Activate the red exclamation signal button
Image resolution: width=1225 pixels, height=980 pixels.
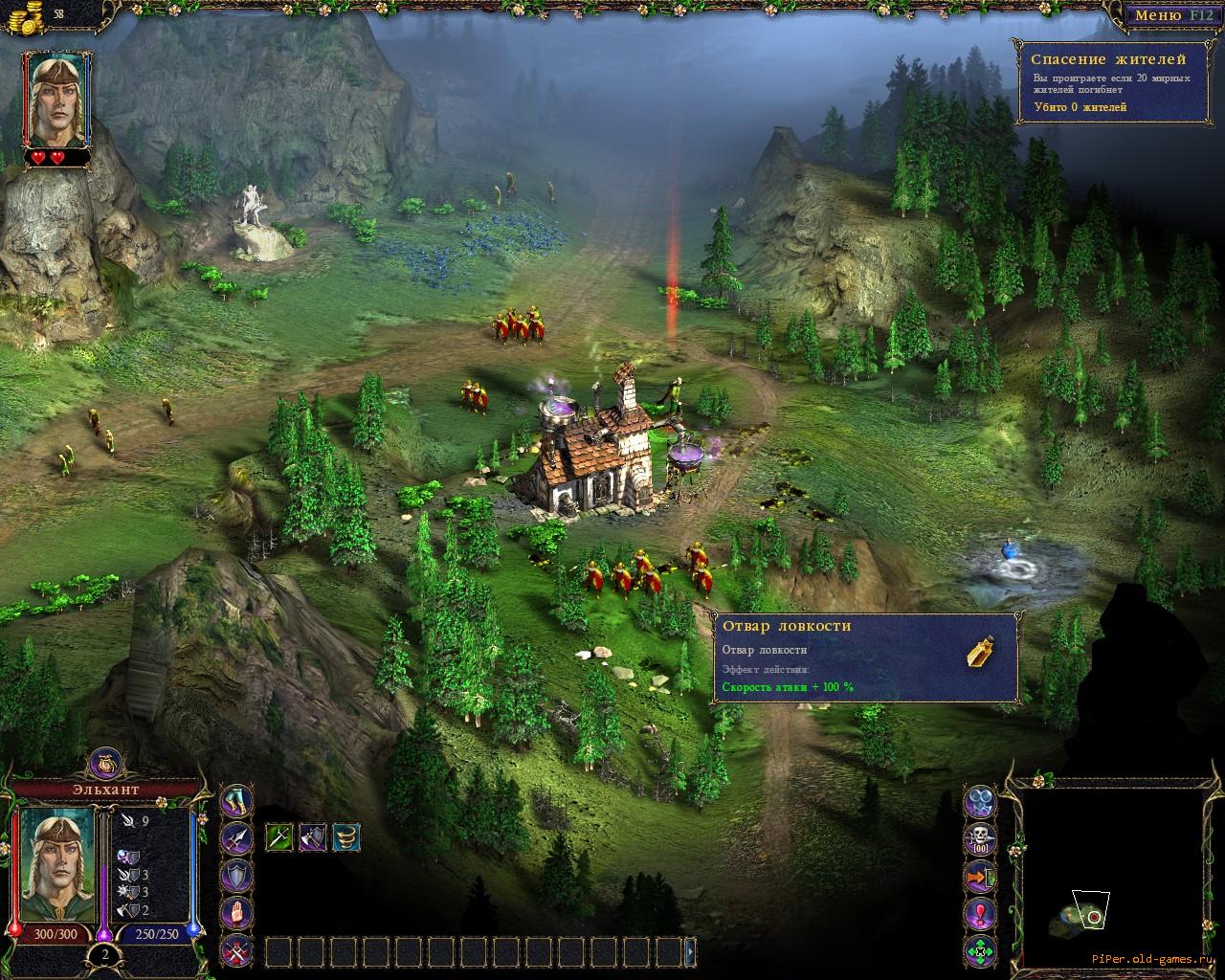(x=980, y=913)
